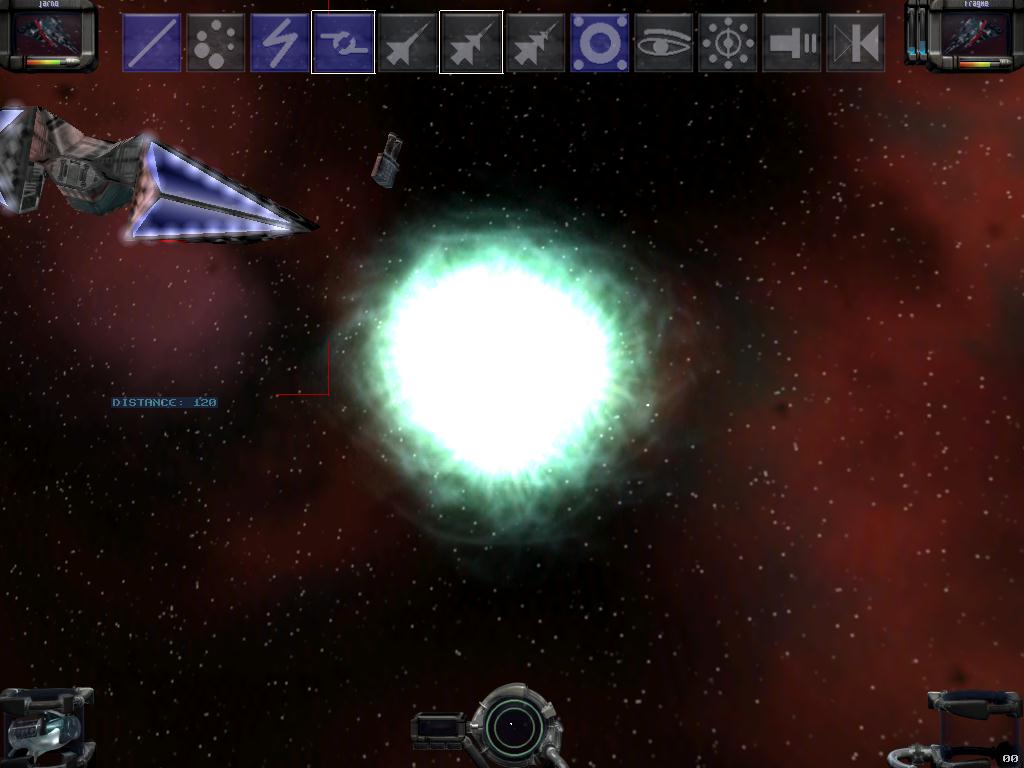Screen dimensions: 1024x768
Task: Select the circle with orbiting dots icon
Action: pos(728,42)
